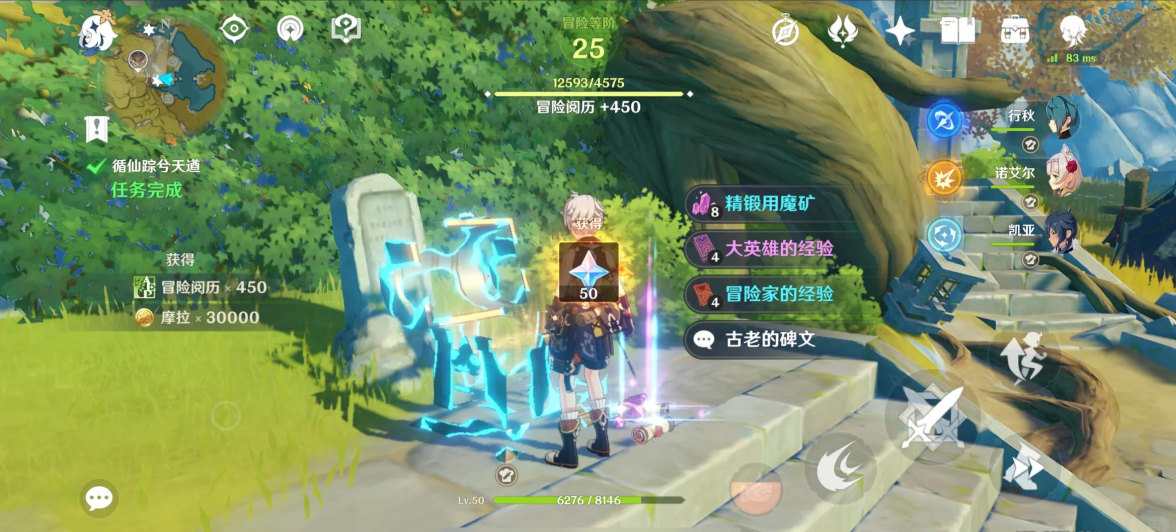Open the winged battle pass icon
Screen dimensions: 1176x532
842,32
